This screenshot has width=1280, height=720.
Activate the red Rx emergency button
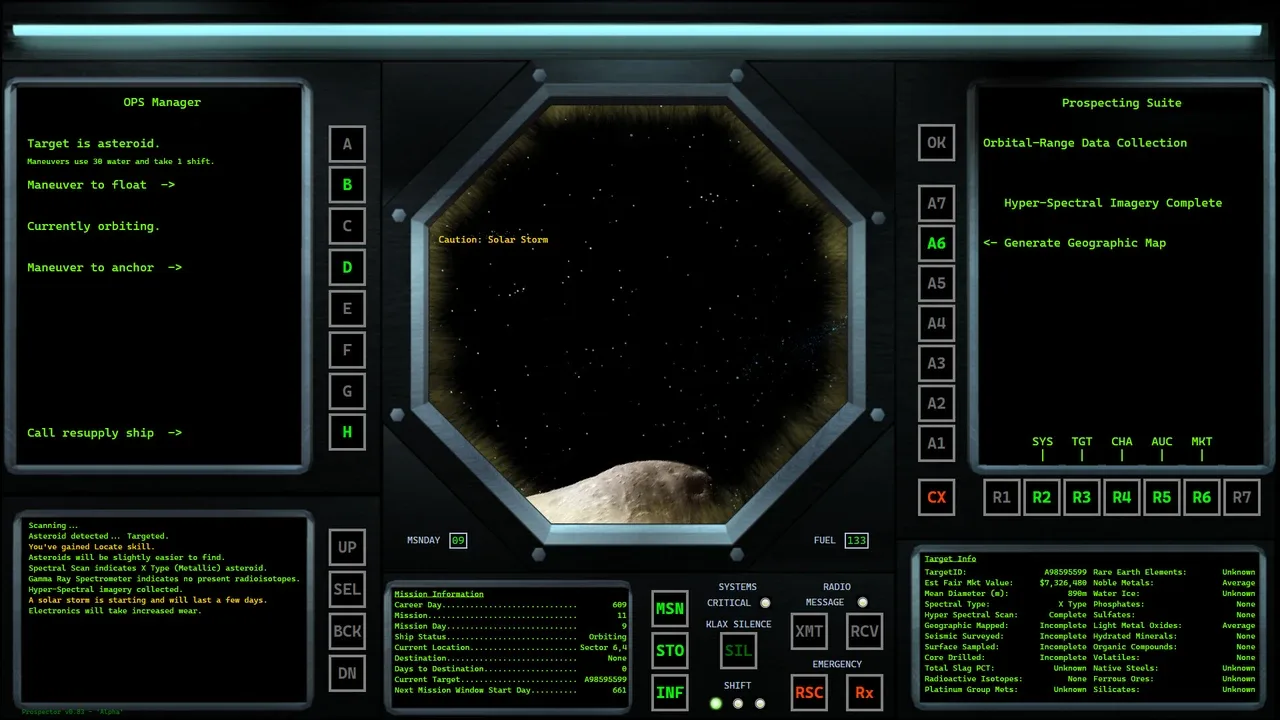(x=864, y=692)
